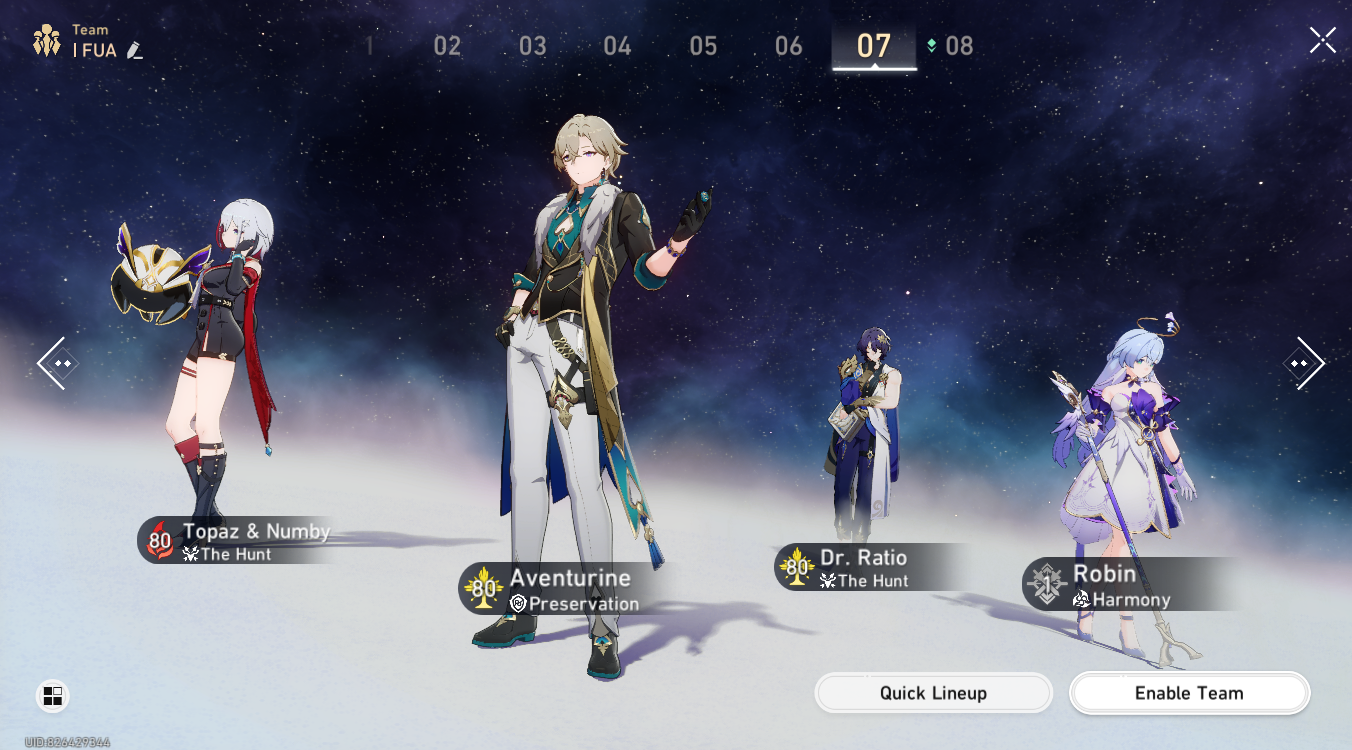Show the next team with right arrow

[x=1303, y=362]
